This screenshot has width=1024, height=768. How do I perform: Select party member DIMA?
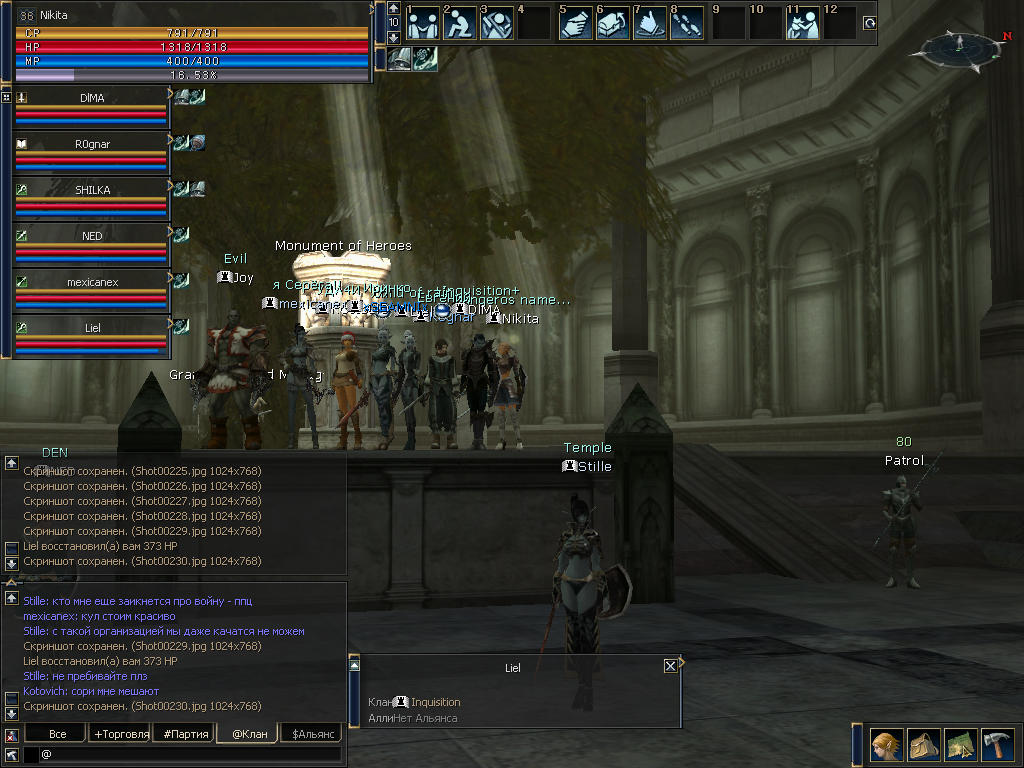pos(92,99)
